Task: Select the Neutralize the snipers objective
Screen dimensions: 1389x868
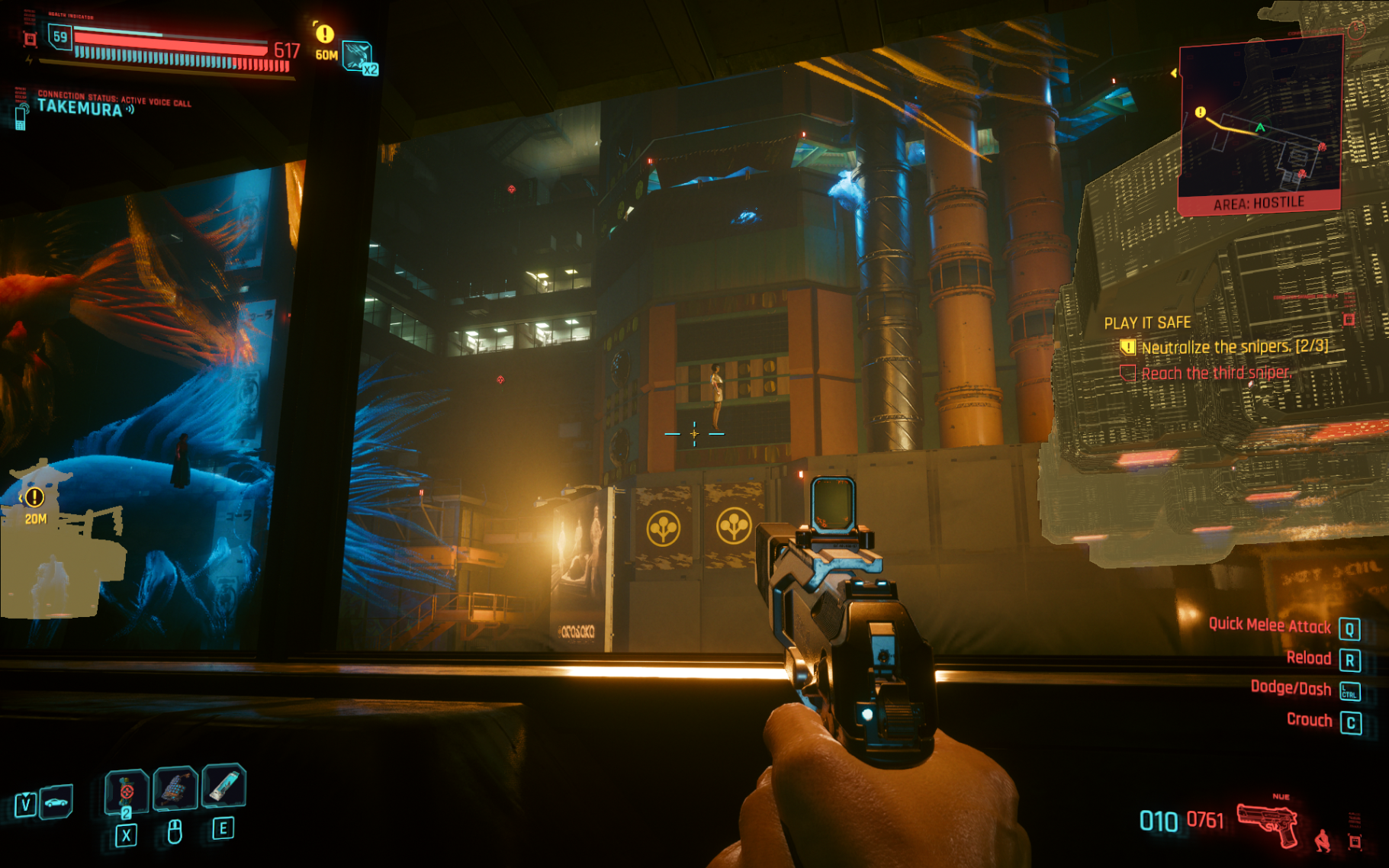Action: pos(1233,347)
